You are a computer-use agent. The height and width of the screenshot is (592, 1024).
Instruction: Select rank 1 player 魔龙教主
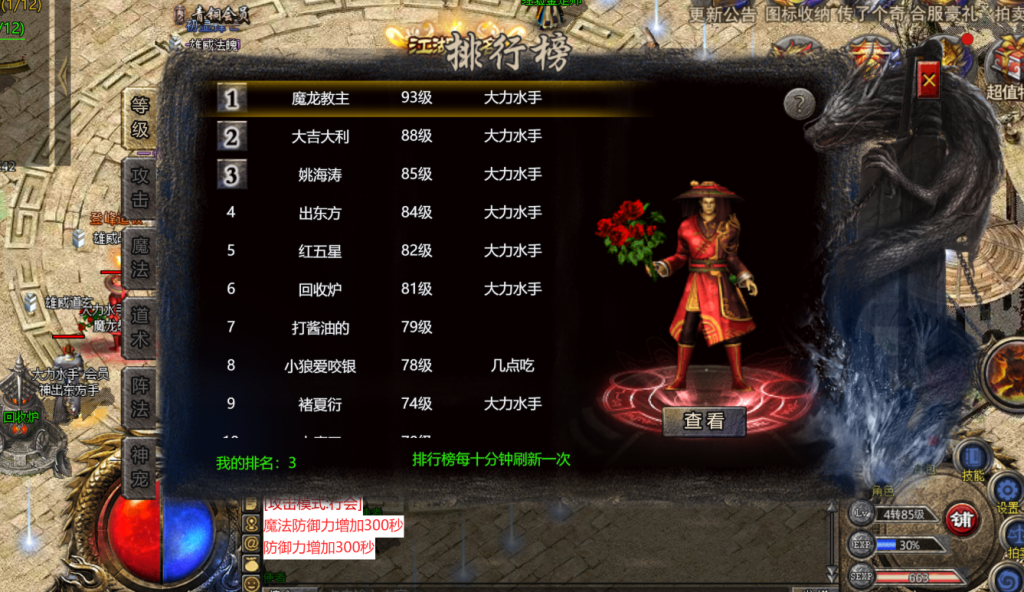click(320, 98)
